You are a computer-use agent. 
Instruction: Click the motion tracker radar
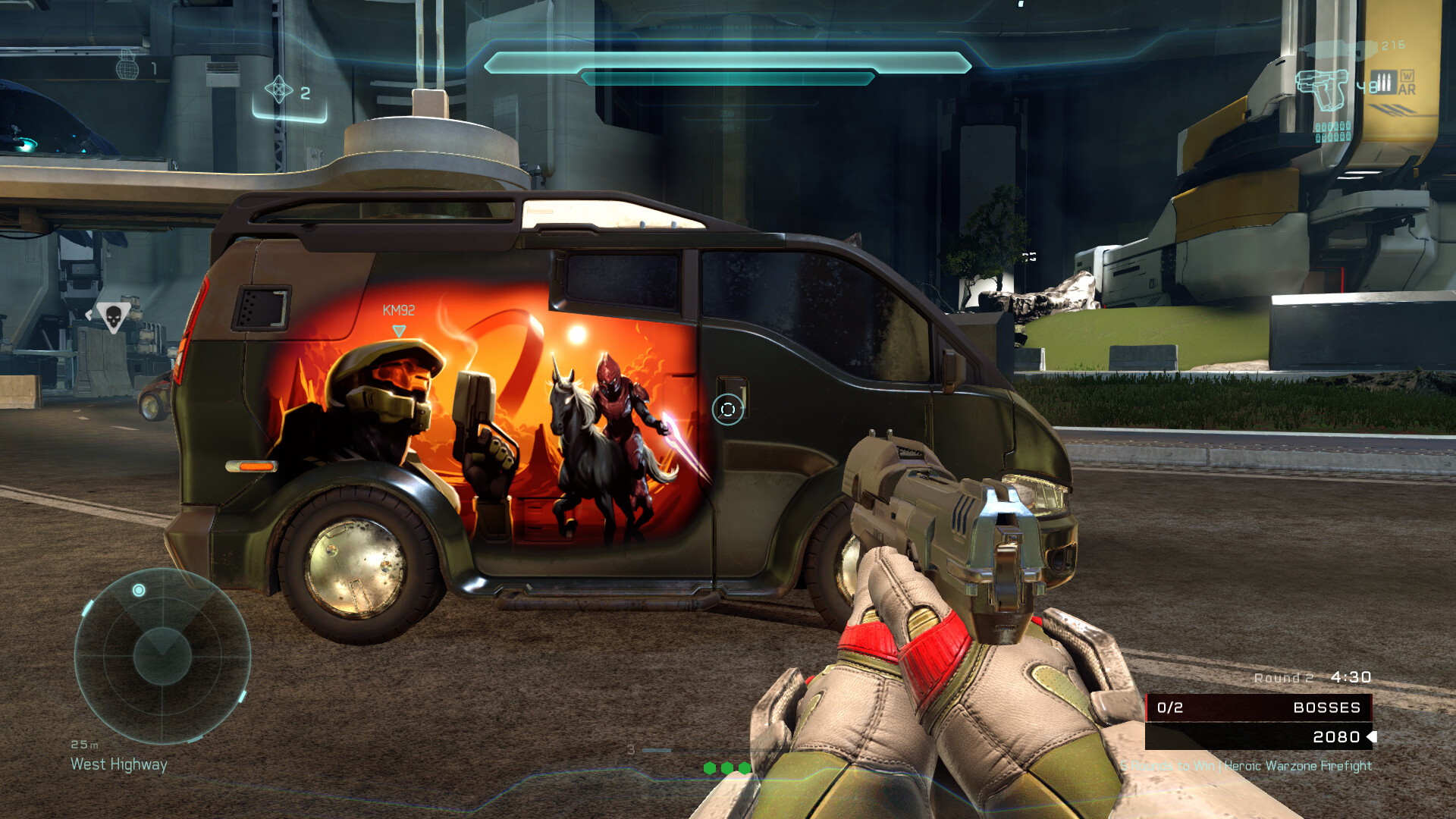point(162,656)
